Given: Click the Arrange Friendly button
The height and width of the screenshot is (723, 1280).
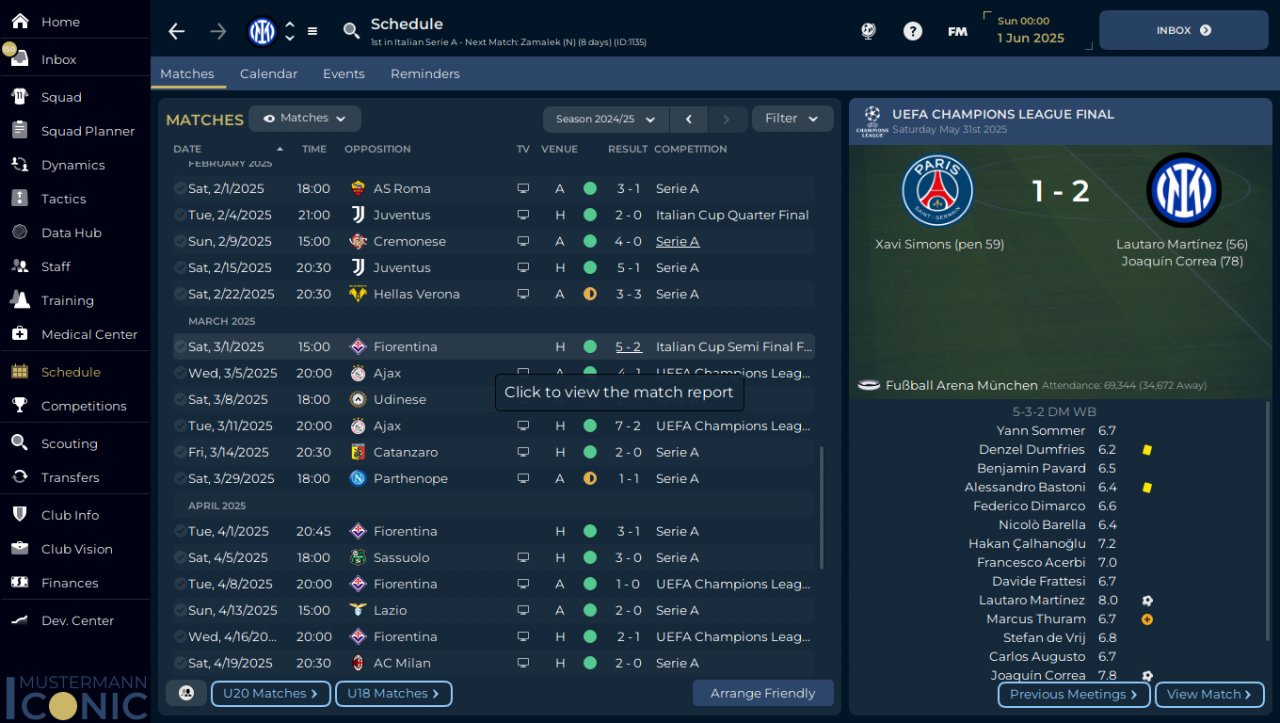Looking at the screenshot, I should 762,694.
